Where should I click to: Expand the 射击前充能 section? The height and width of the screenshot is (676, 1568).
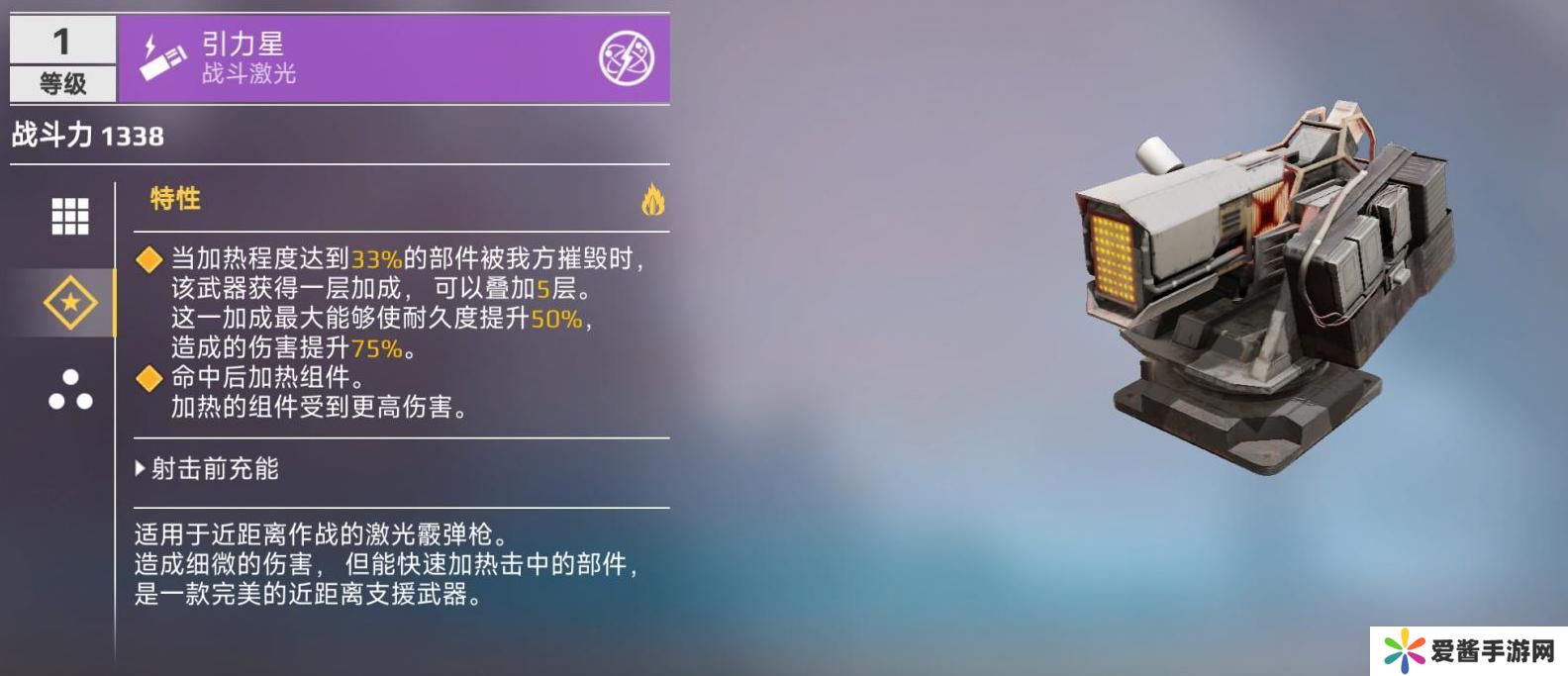pyautogui.click(x=208, y=468)
